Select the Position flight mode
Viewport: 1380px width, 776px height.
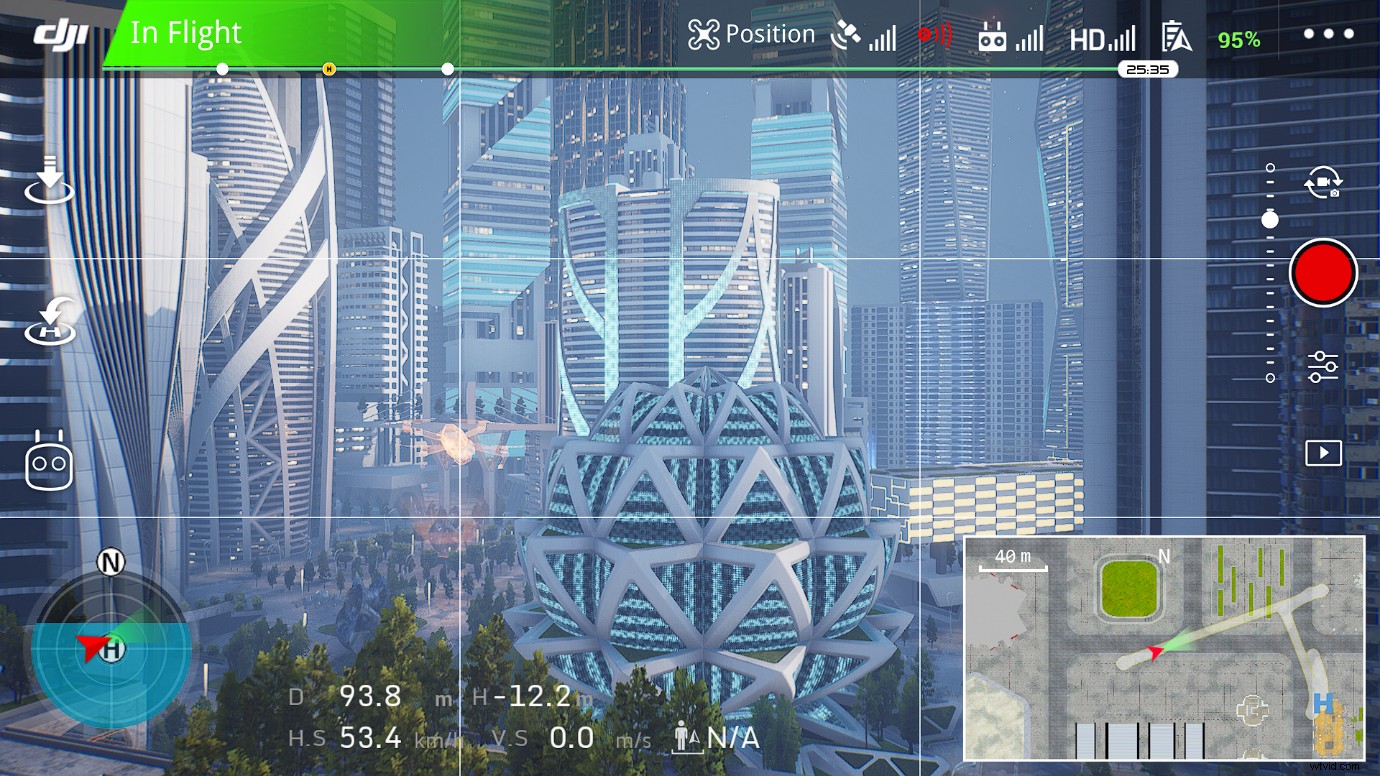(x=752, y=33)
